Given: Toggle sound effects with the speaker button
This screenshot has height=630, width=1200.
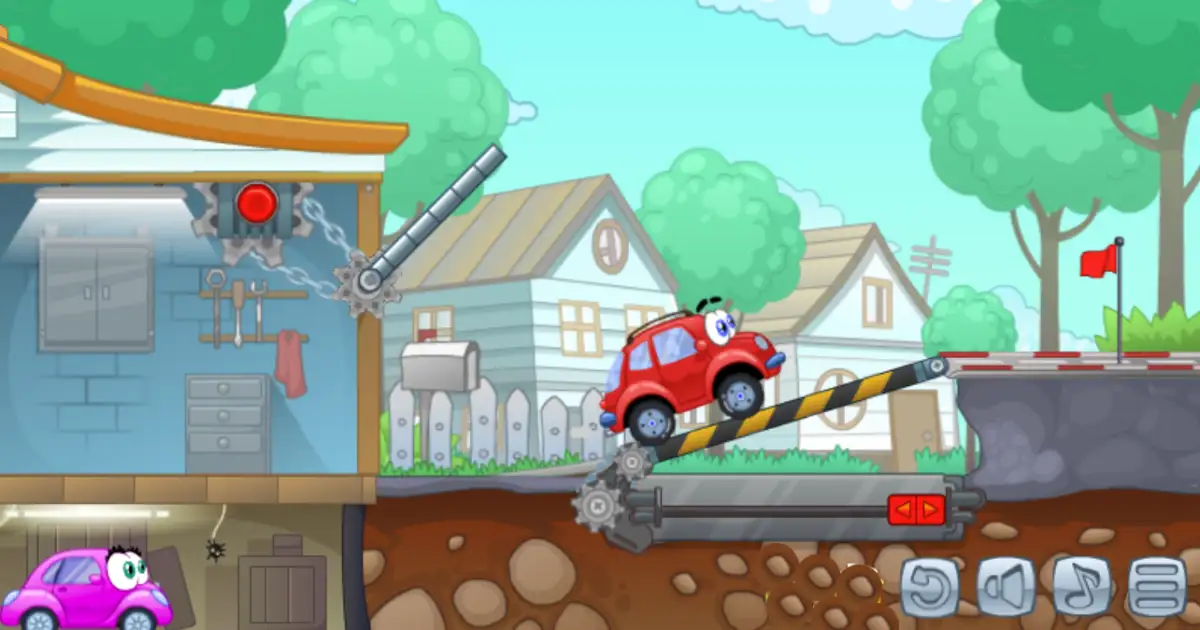Looking at the screenshot, I should 1005,586.
